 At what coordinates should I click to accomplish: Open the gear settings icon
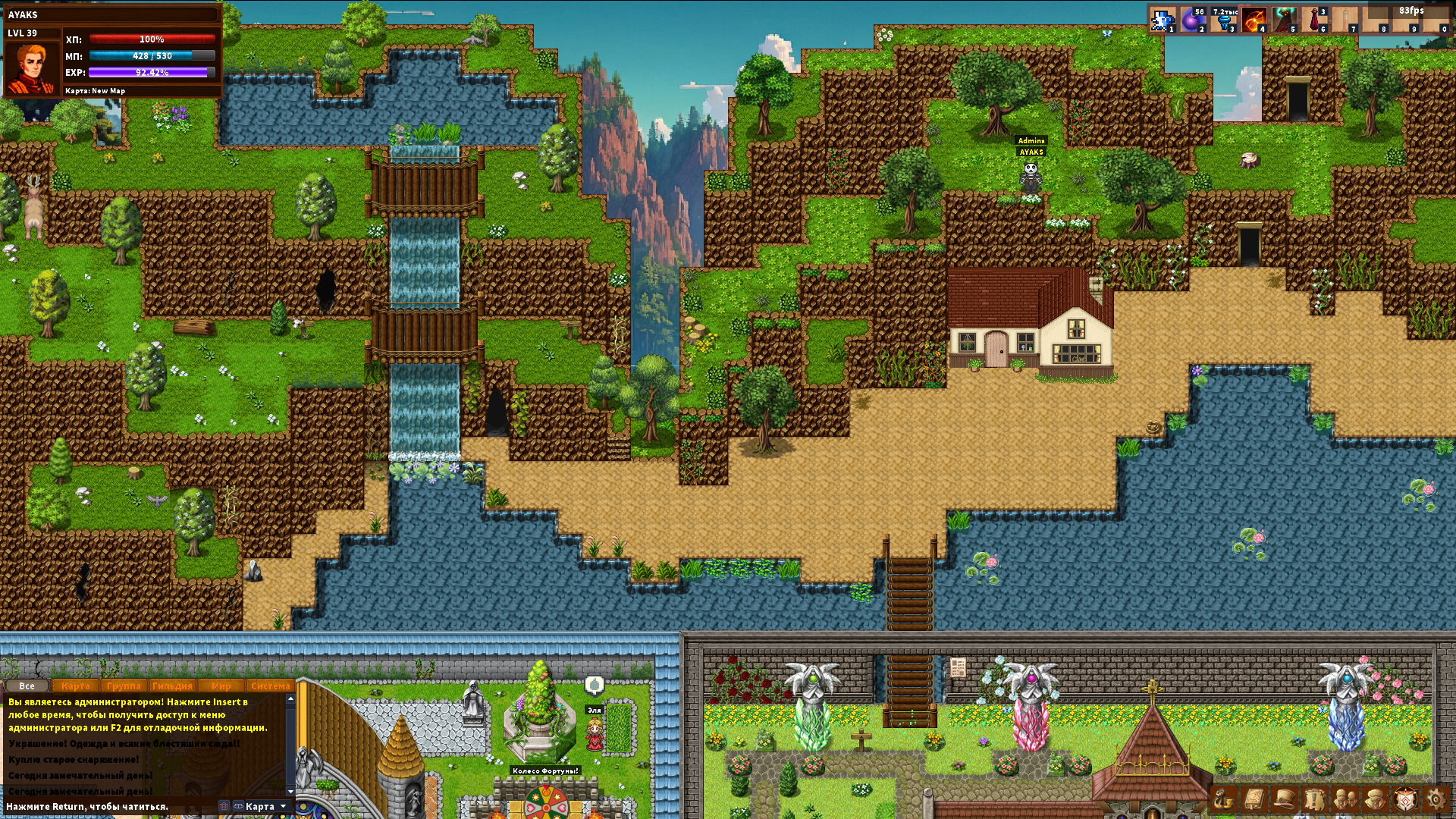(x=1436, y=799)
